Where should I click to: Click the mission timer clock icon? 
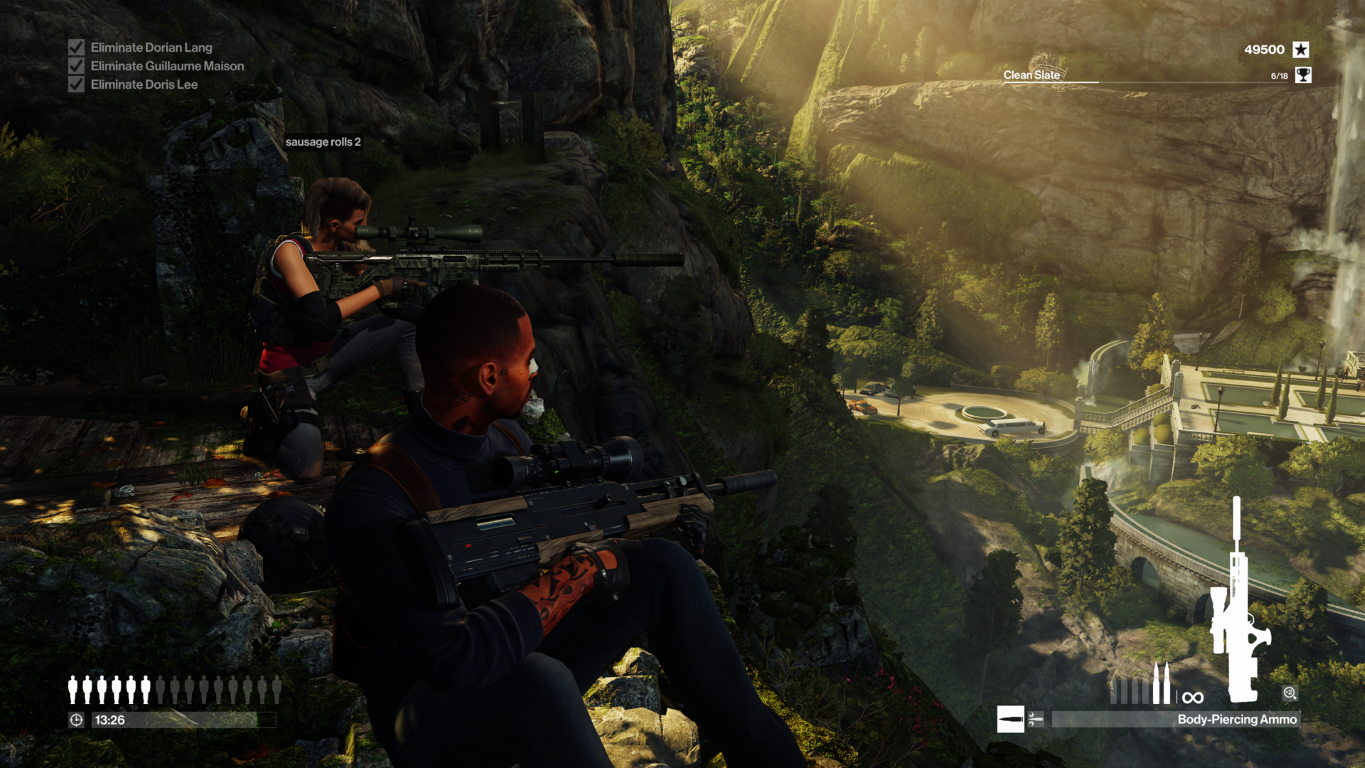click(x=76, y=720)
